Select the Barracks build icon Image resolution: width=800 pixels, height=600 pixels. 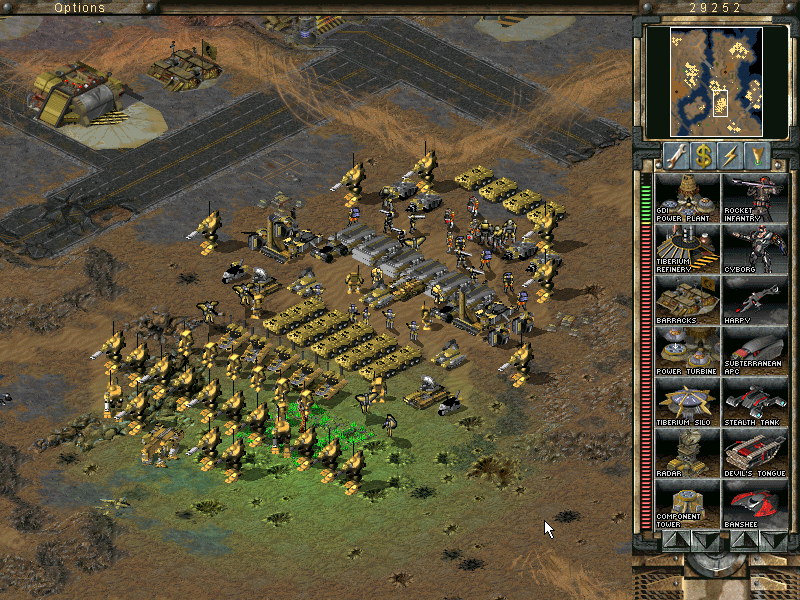click(688, 299)
